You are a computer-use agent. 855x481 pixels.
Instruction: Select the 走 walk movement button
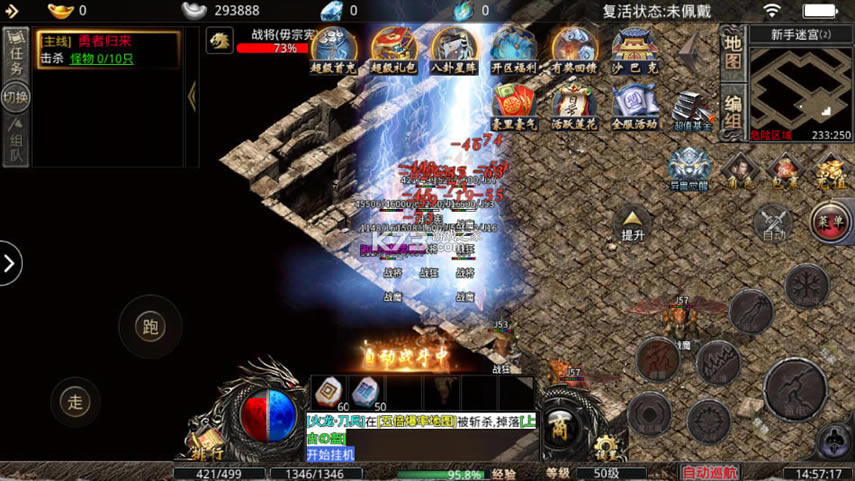[x=75, y=402]
